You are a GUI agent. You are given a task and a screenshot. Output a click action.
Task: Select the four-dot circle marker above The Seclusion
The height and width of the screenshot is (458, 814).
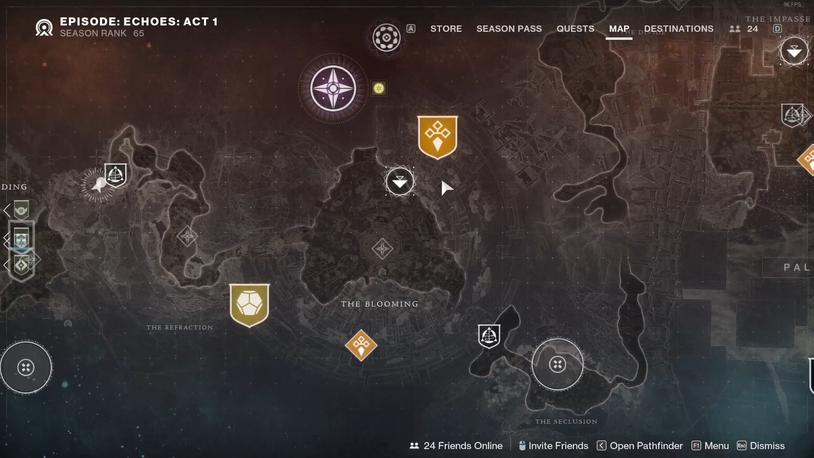[558, 365]
